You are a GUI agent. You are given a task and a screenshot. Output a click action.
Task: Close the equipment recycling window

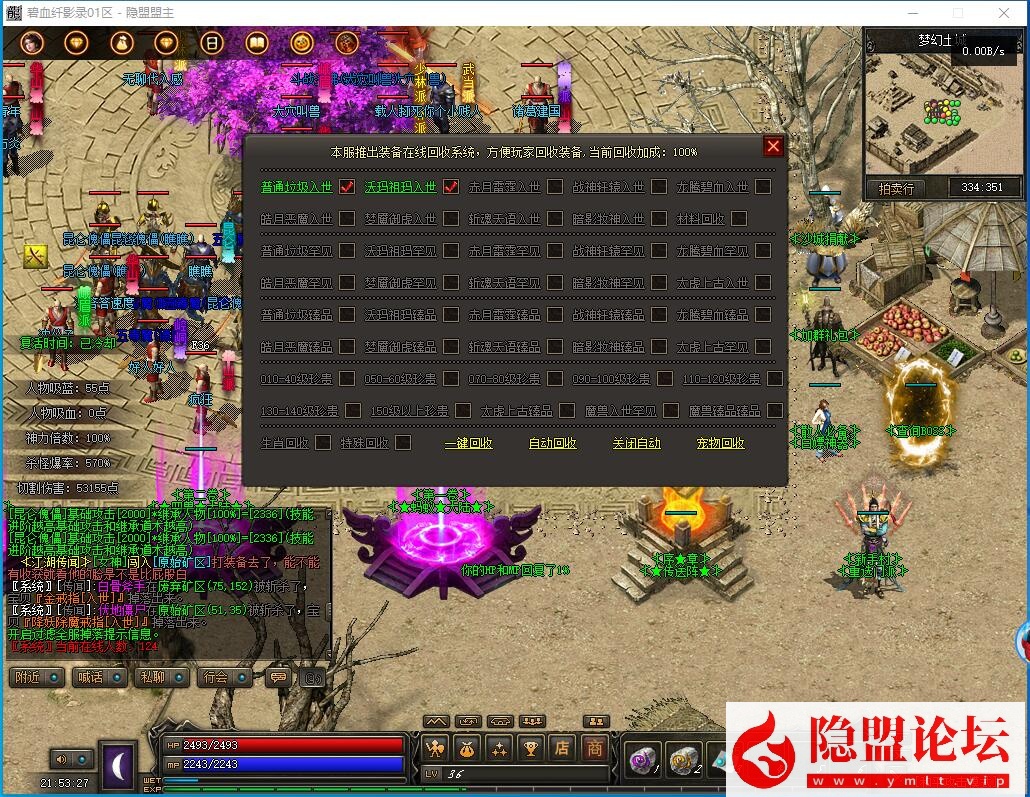(773, 147)
